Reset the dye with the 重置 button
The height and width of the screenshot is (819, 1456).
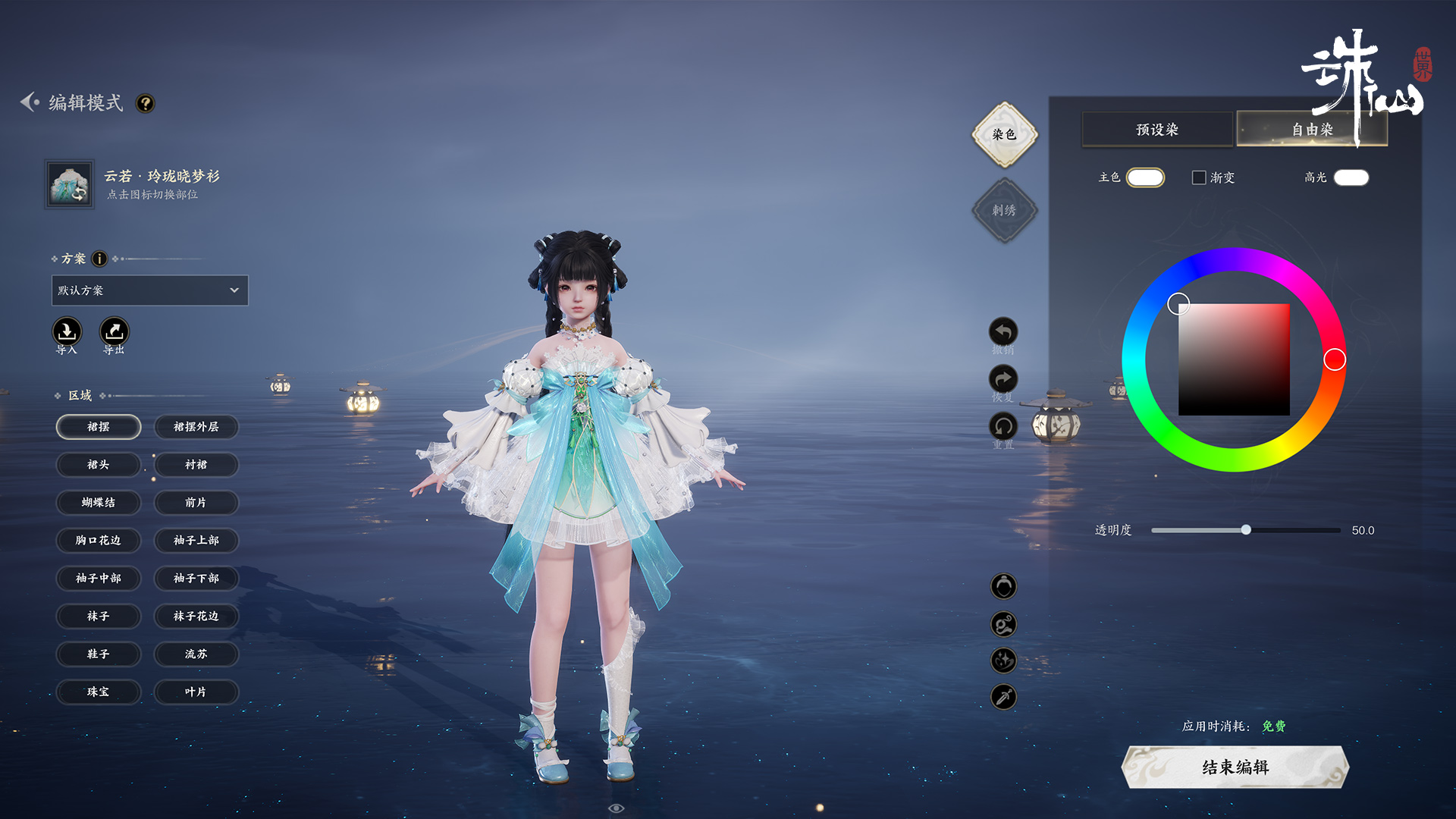click(1003, 427)
